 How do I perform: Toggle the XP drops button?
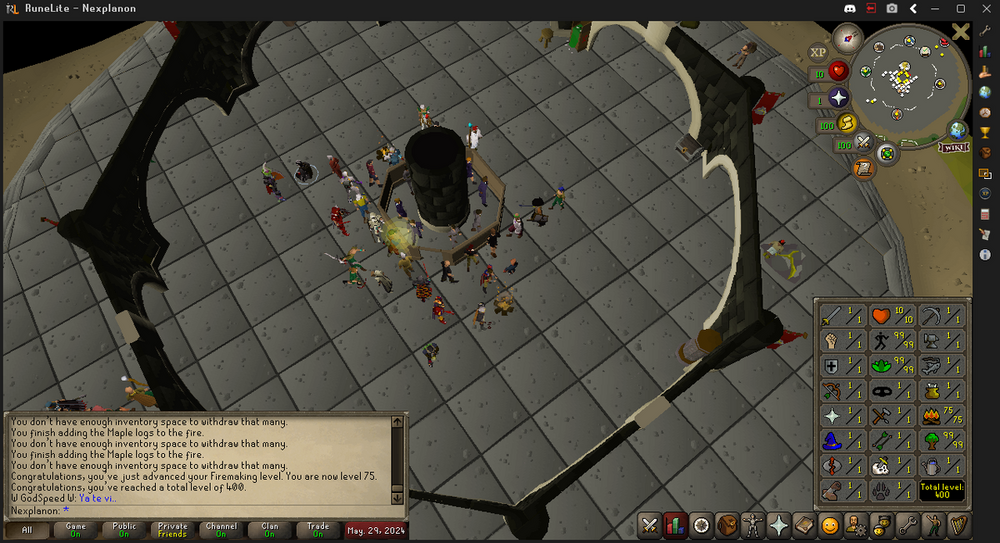(818, 51)
